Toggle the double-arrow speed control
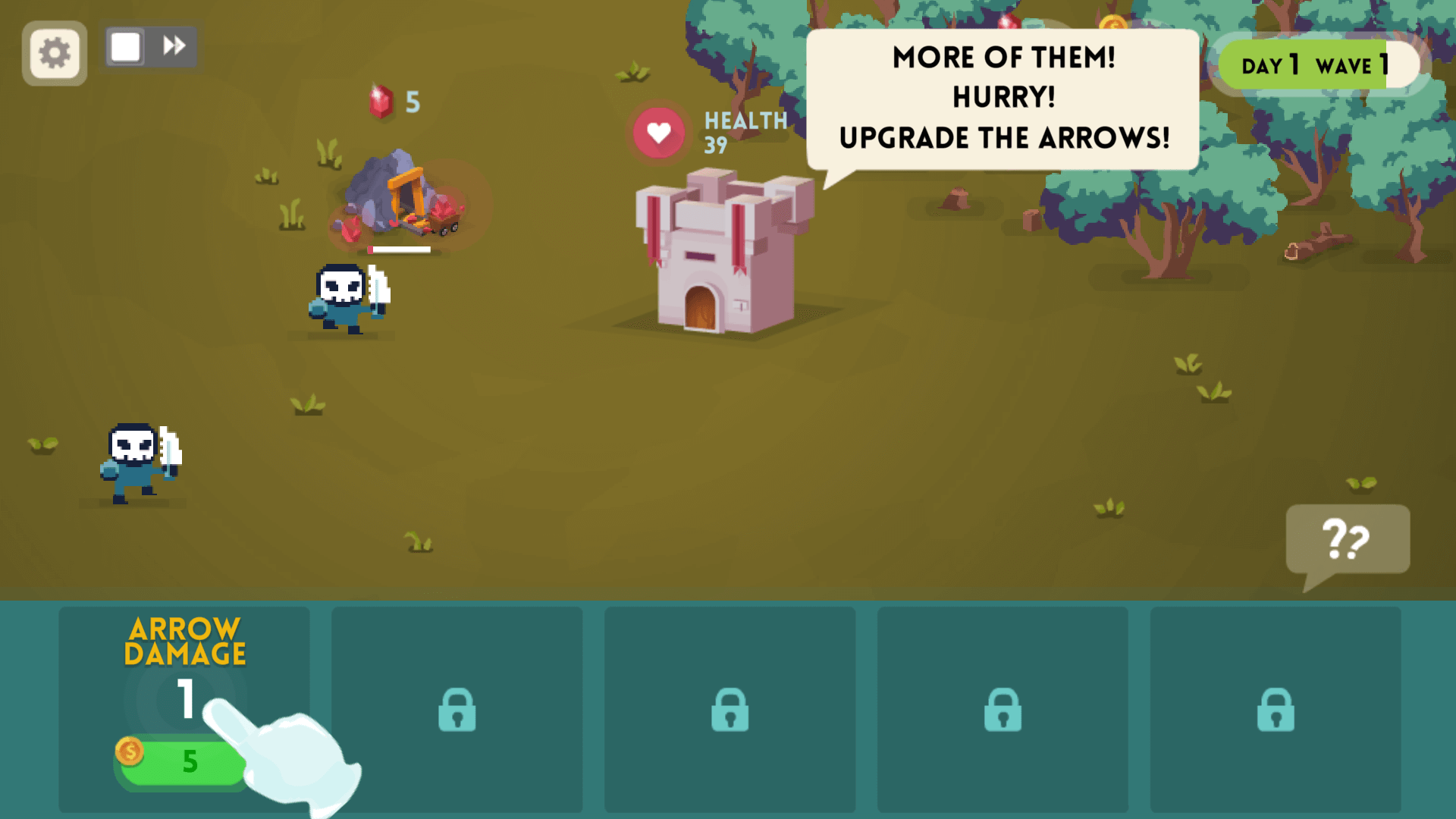The width and height of the screenshot is (1456, 819). click(174, 45)
